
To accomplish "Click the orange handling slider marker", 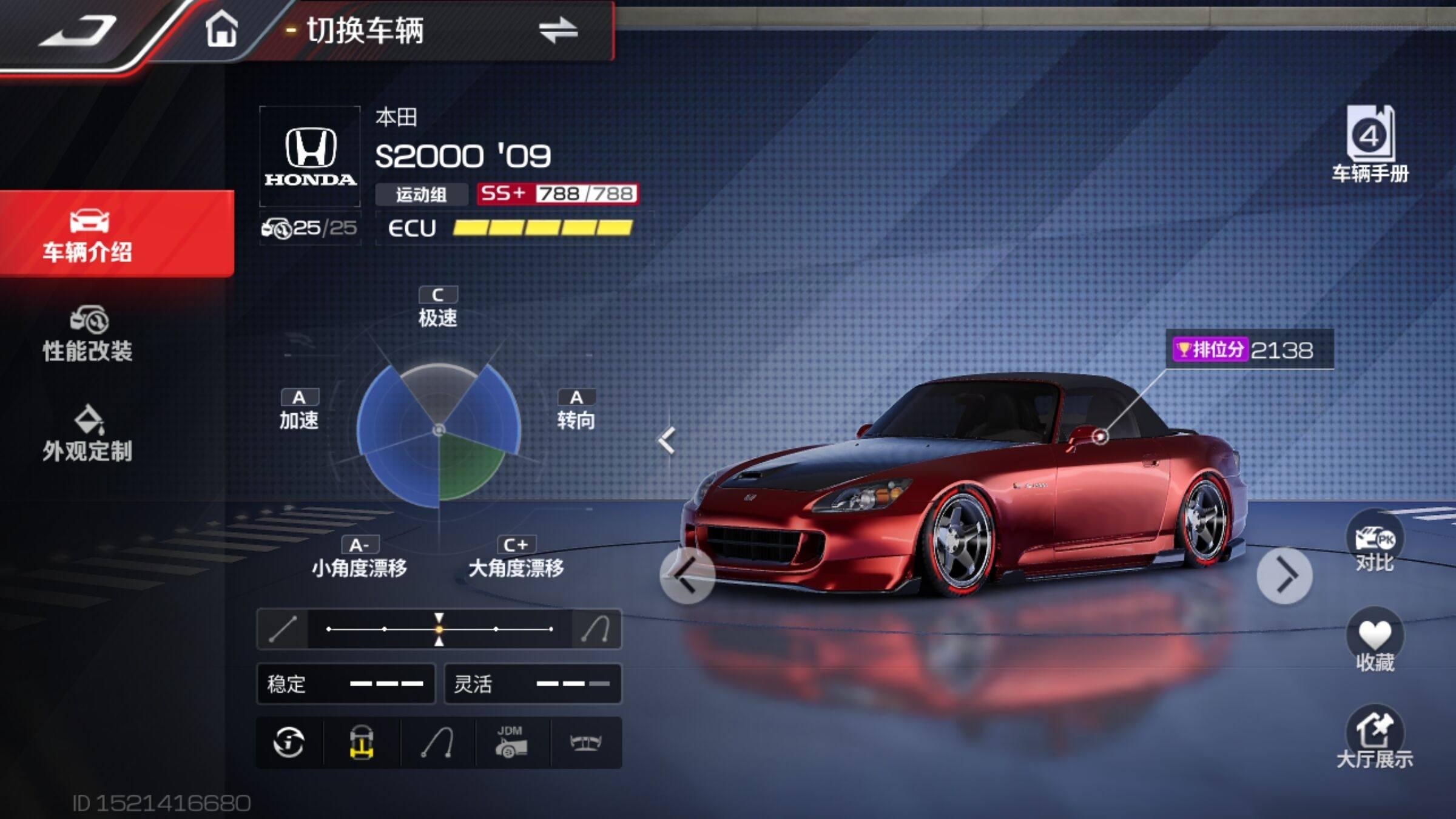I will [x=439, y=629].
